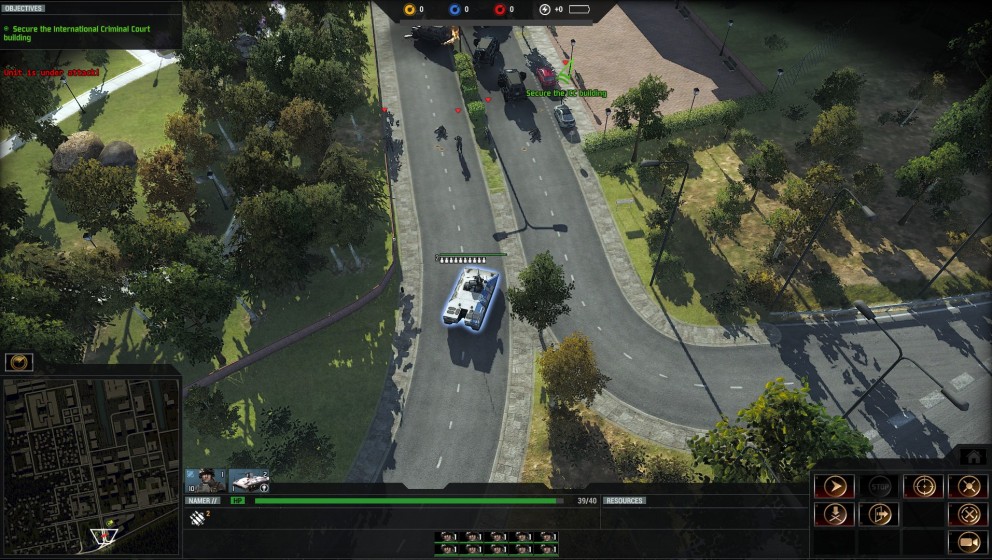Select the selected white vehicle unit
The width and height of the screenshot is (992, 560).
click(472, 297)
